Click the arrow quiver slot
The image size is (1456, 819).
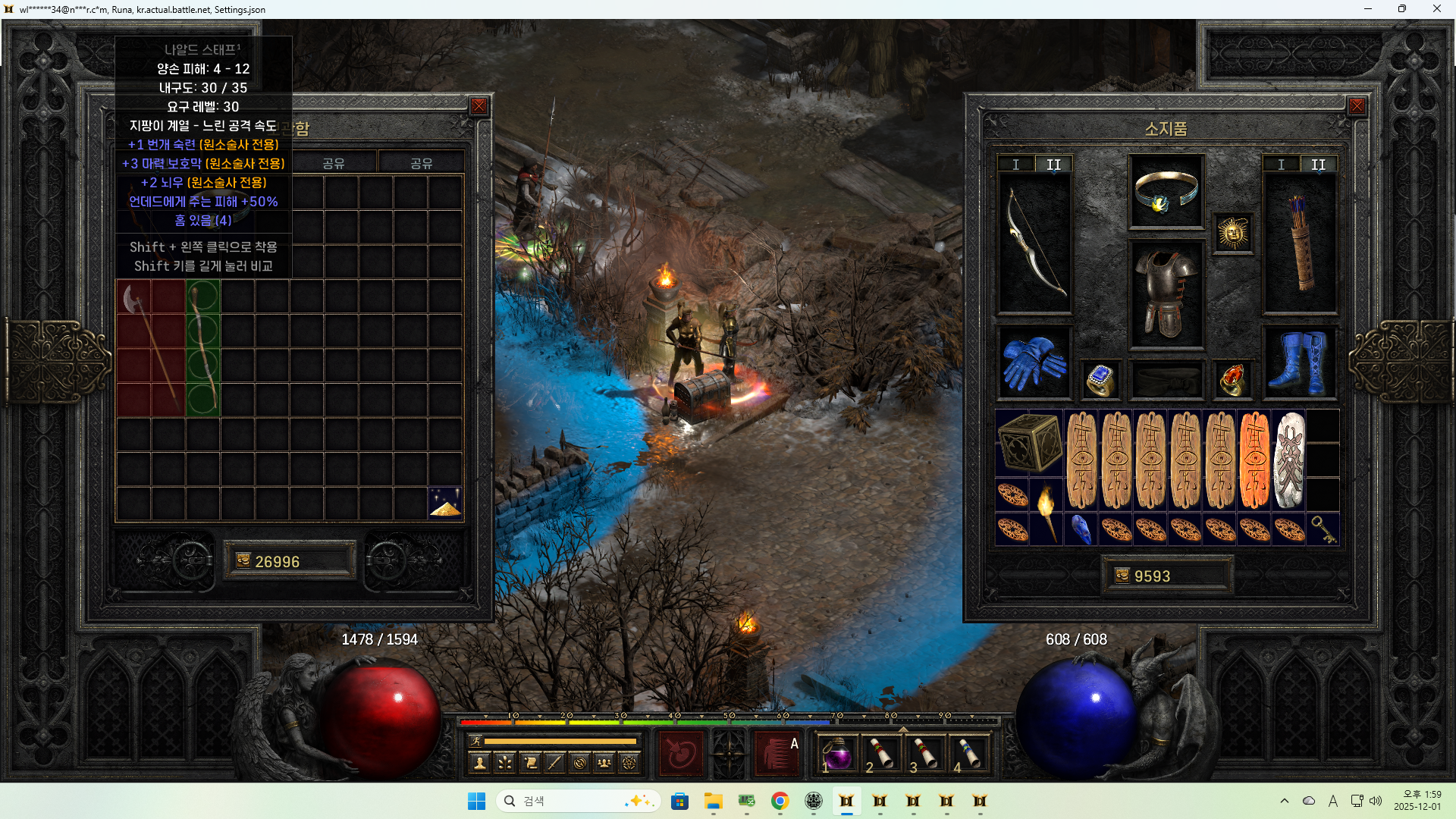[x=1299, y=243]
